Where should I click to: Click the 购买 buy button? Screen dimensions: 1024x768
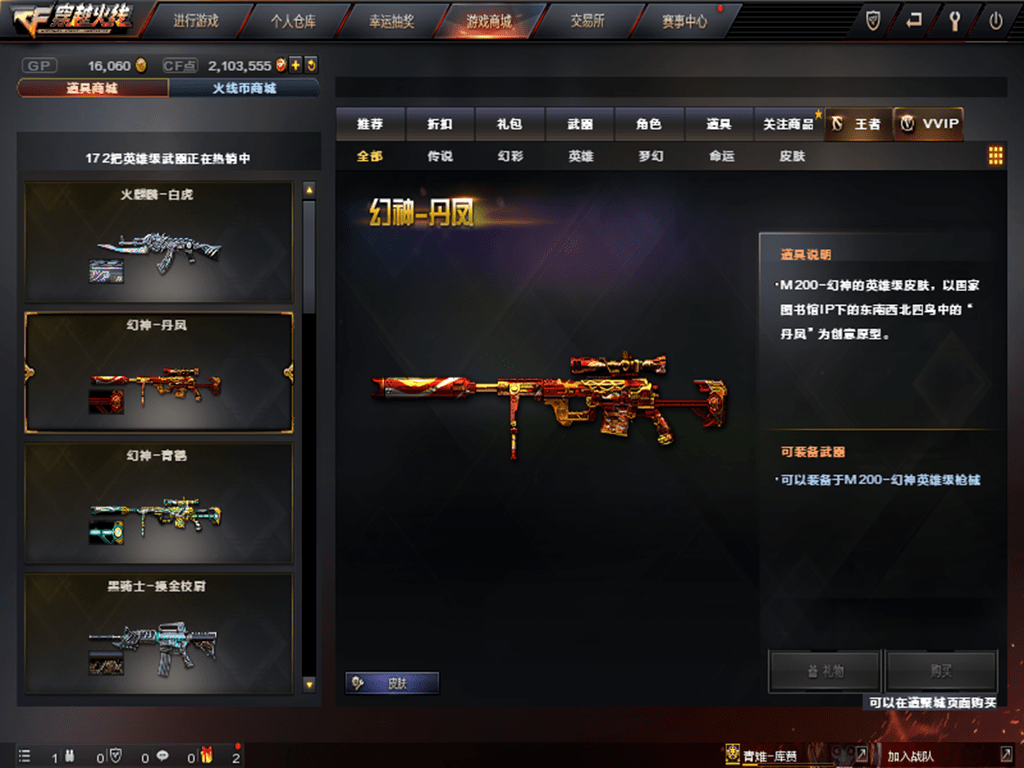click(x=941, y=672)
